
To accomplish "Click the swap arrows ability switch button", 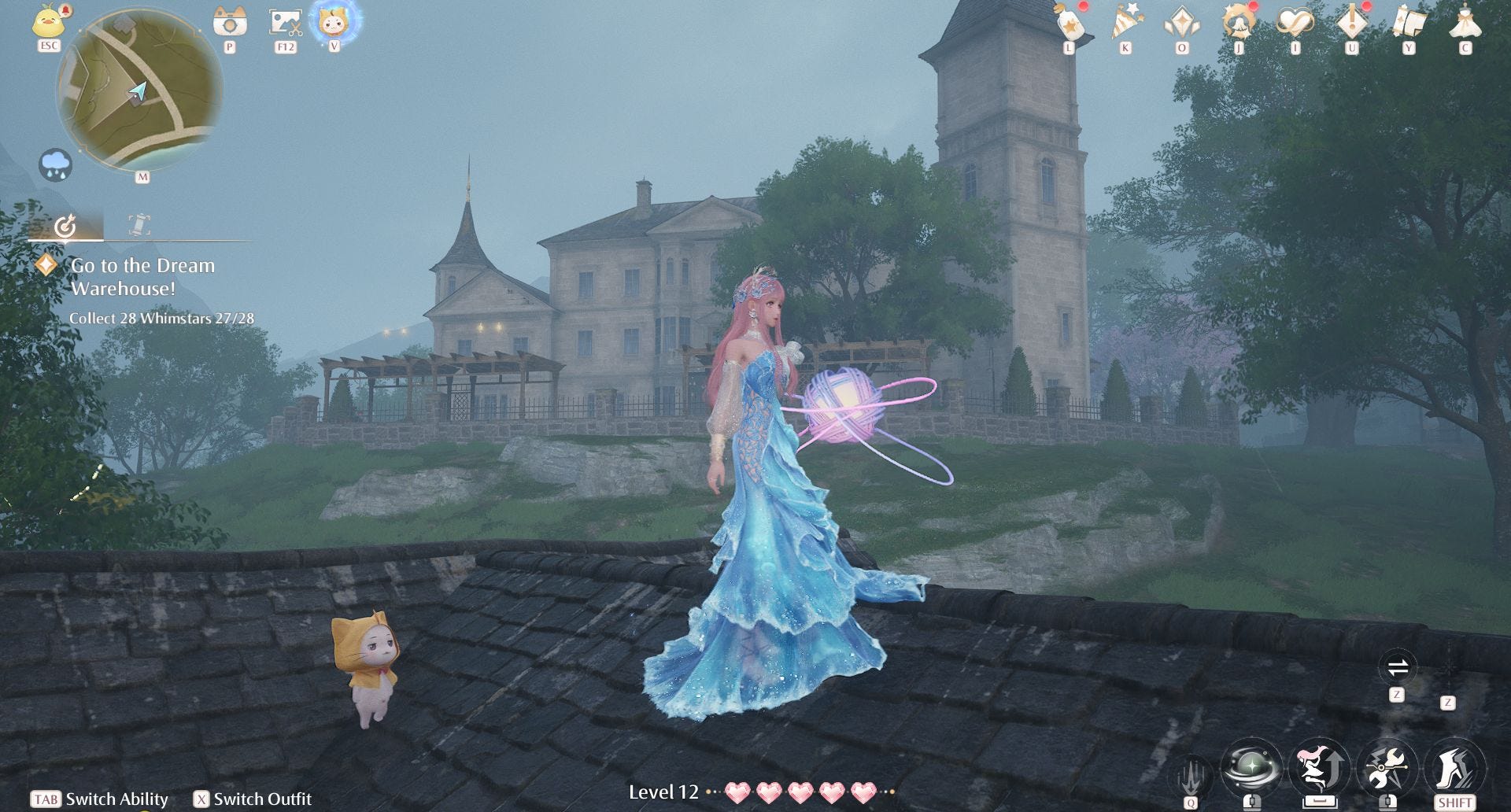I will (1398, 669).
